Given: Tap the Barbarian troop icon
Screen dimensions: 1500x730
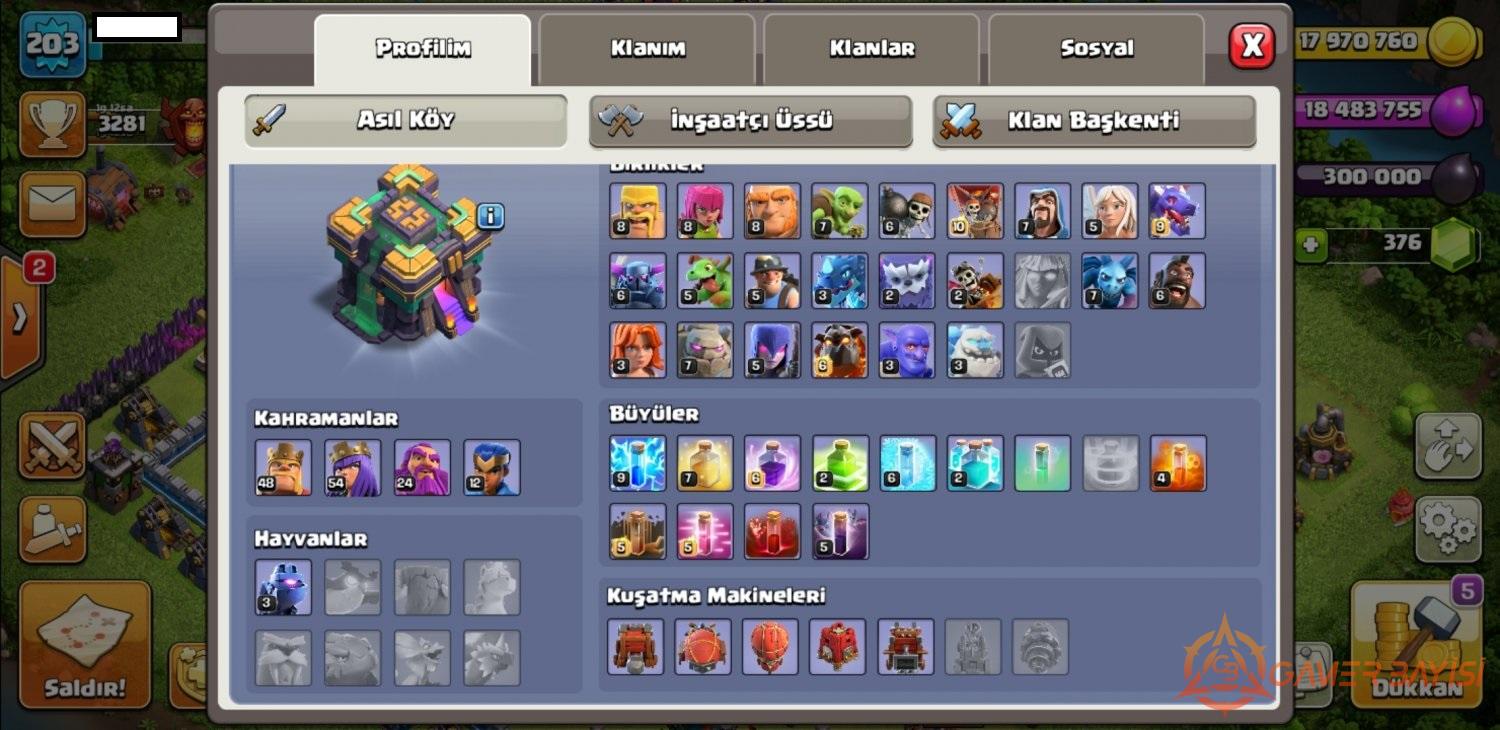Looking at the screenshot, I should tap(637, 210).
